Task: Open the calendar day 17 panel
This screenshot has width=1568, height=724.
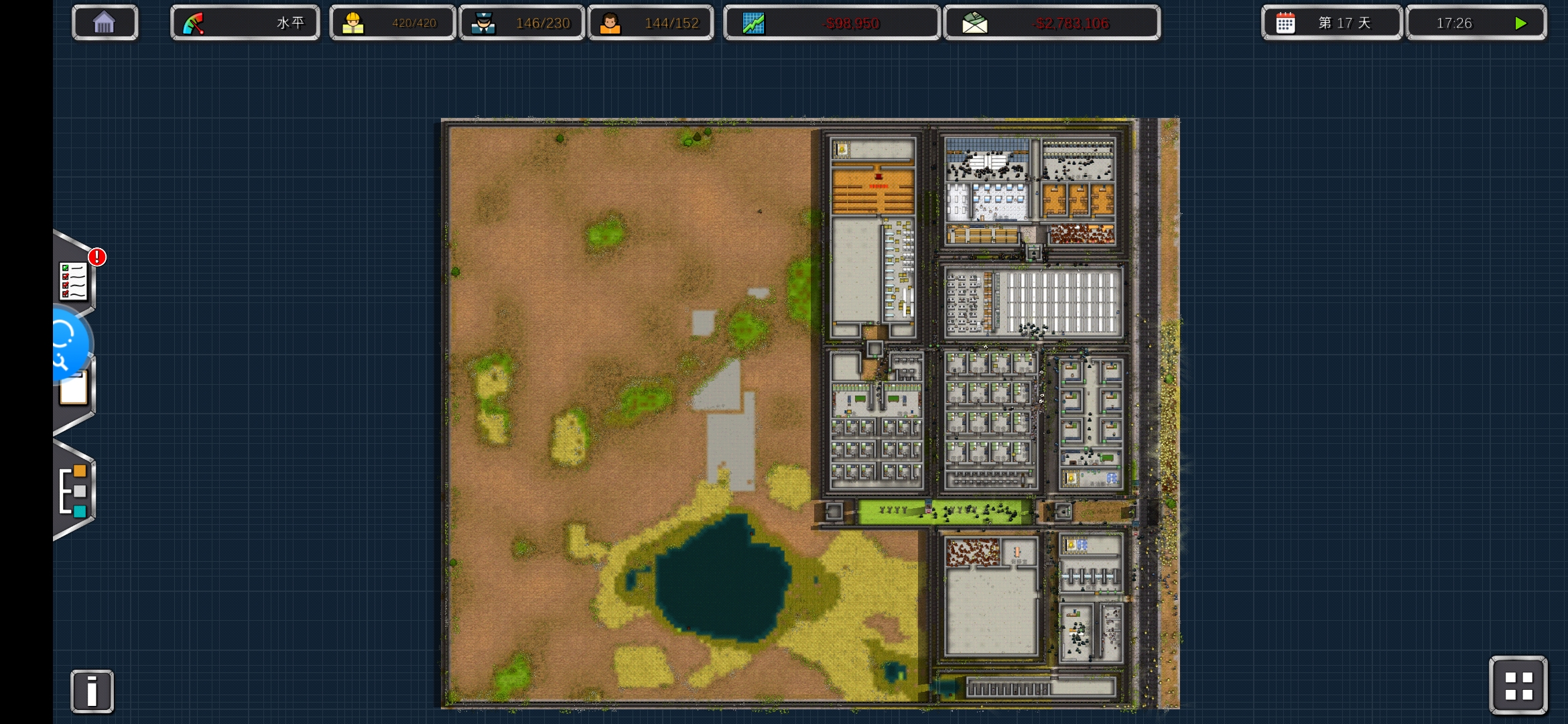Action: 1331,23
